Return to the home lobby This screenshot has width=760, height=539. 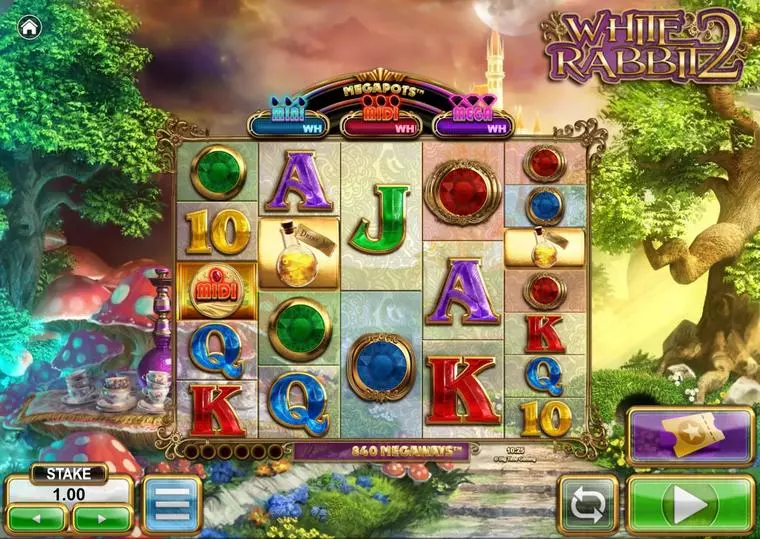tap(29, 27)
